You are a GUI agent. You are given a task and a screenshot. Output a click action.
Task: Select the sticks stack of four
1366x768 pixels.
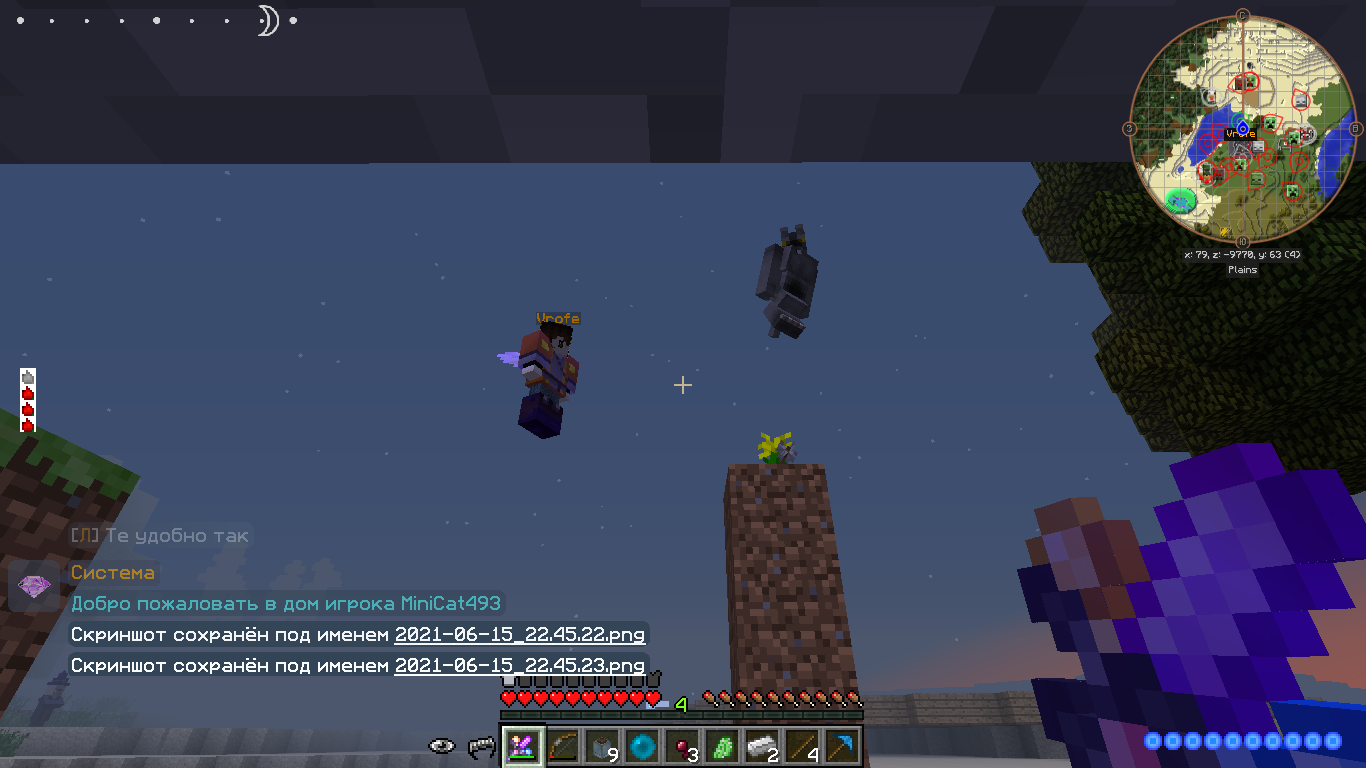click(802, 746)
